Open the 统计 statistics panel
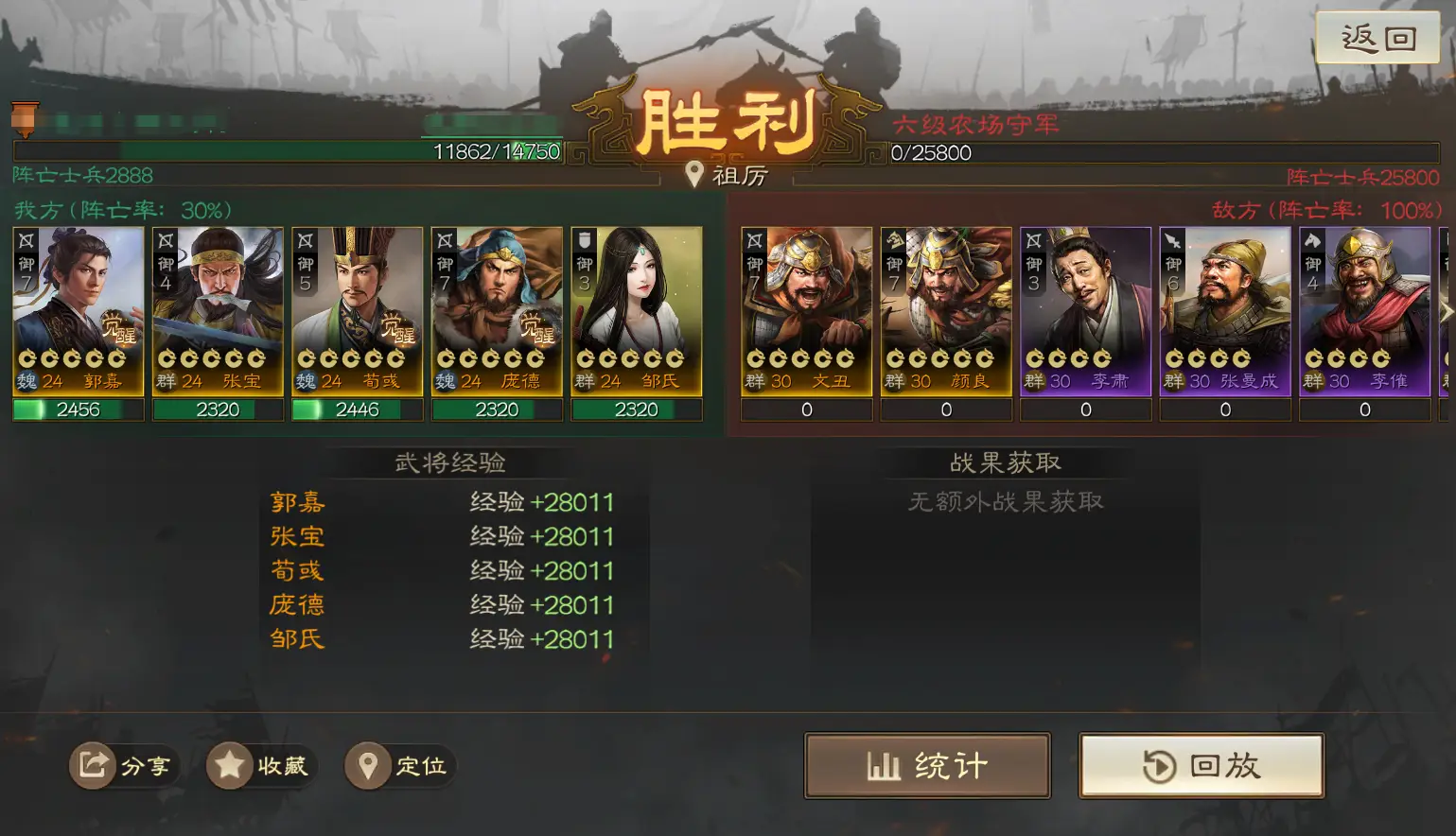1456x836 pixels. [x=927, y=765]
